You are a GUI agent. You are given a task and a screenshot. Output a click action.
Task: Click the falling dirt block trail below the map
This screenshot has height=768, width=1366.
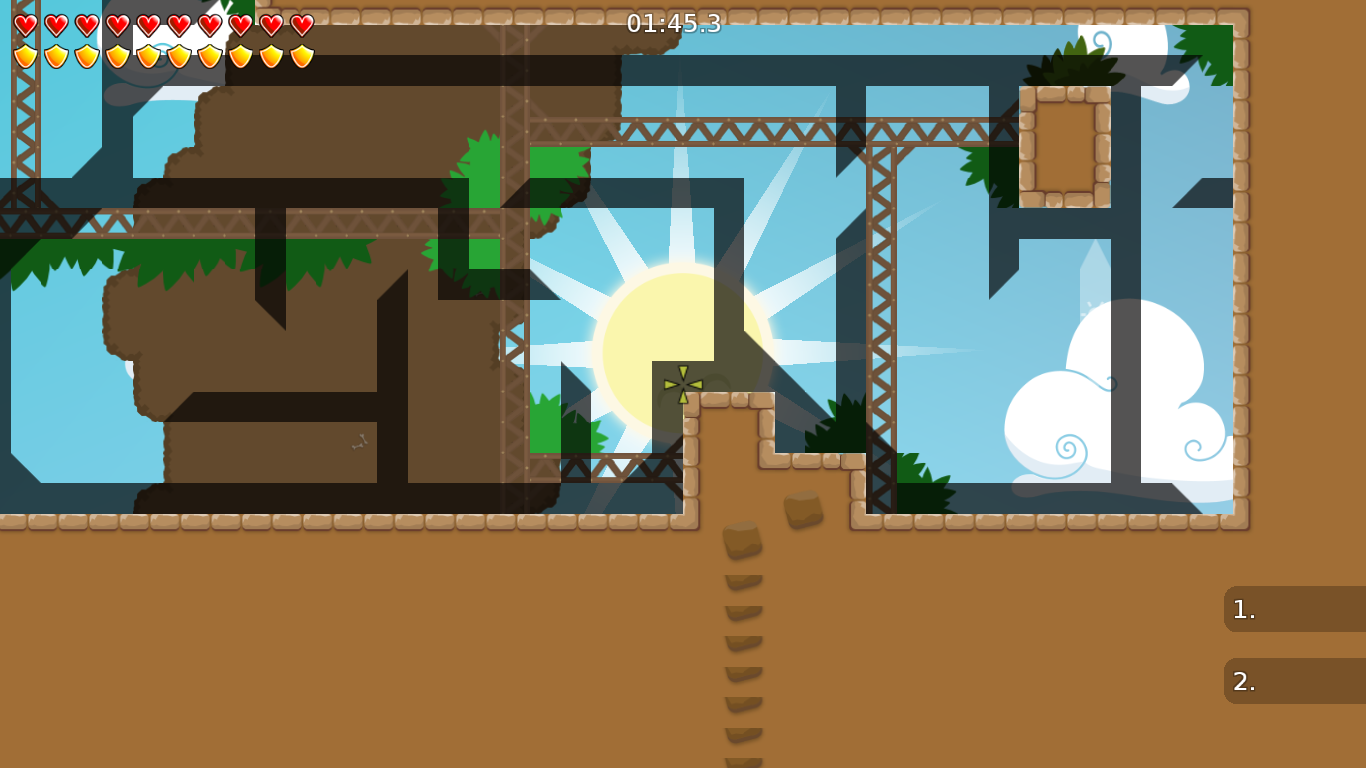(740, 620)
